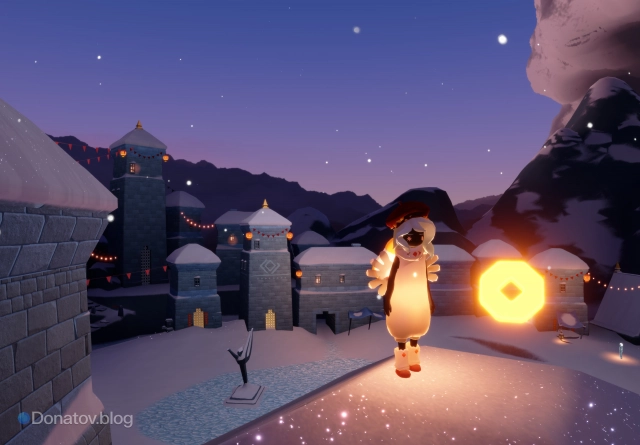Tap the glowing orange octagon interaction button
Screen dimensions: 640x445
[x=511, y=291]
